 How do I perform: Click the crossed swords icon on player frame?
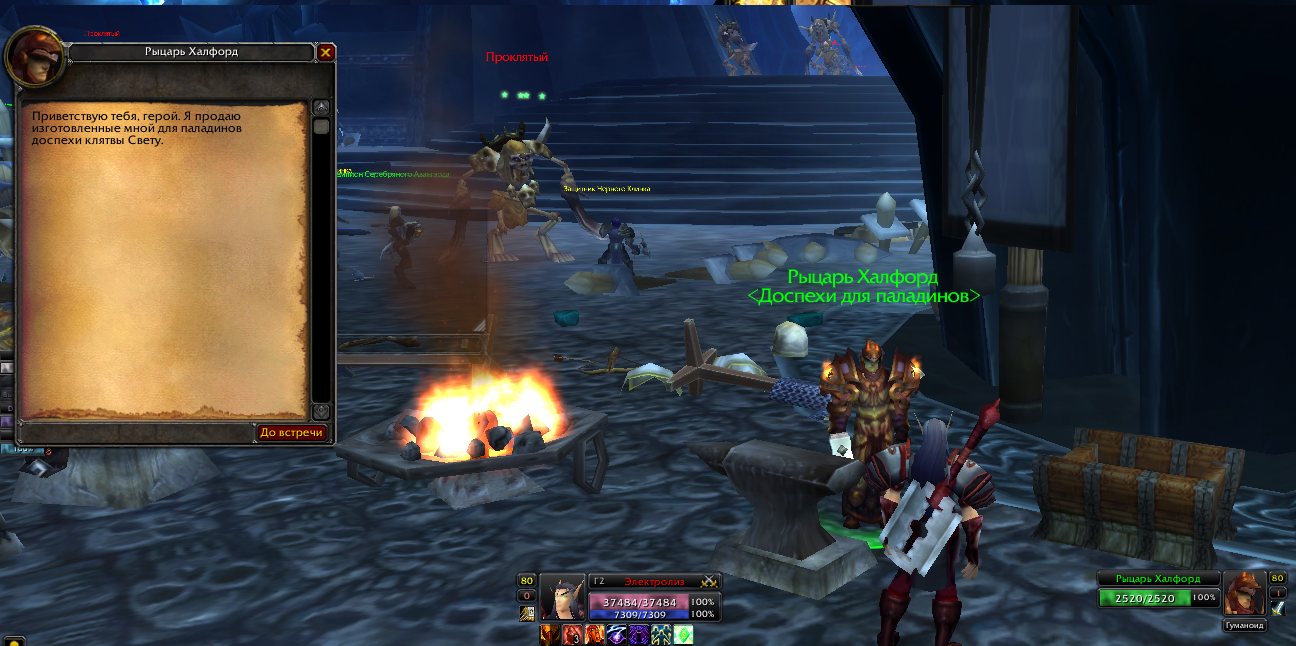[x=709, y=581]
